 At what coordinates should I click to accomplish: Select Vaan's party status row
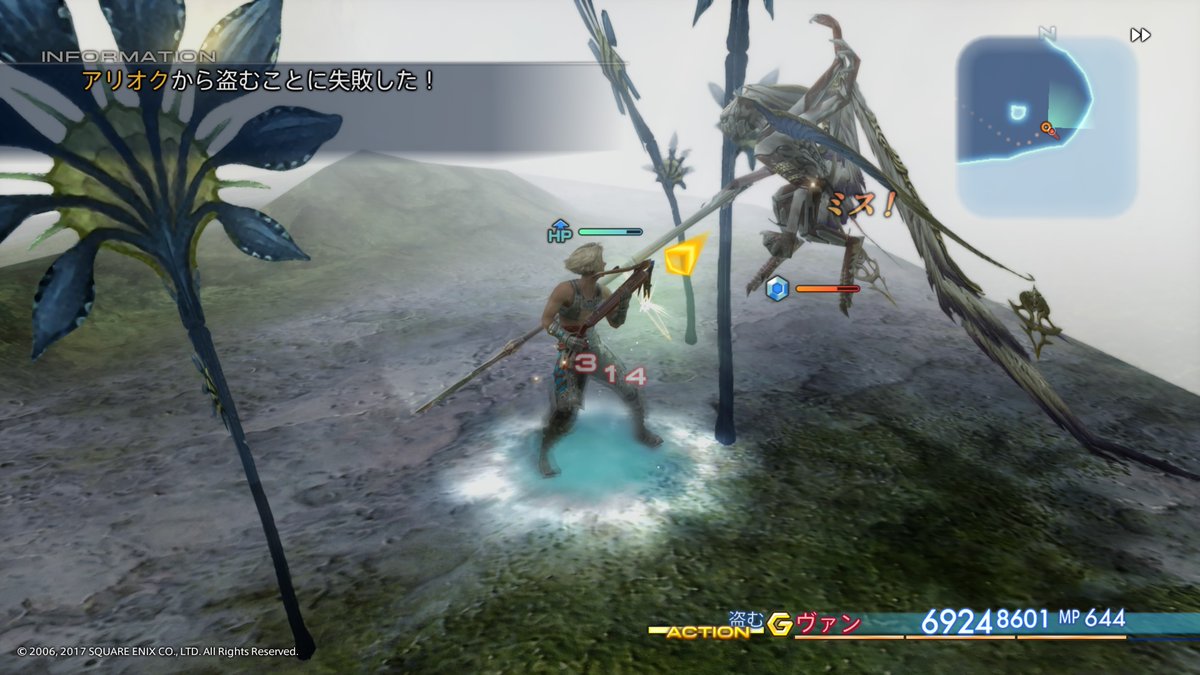(x=960, y=624)
